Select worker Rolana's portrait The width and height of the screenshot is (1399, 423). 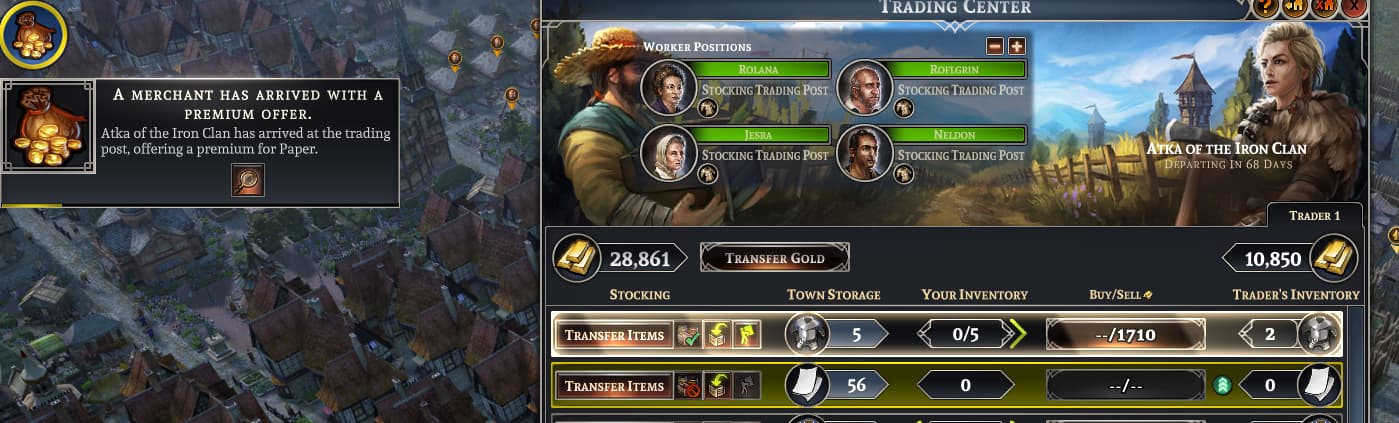pos(669,87)
